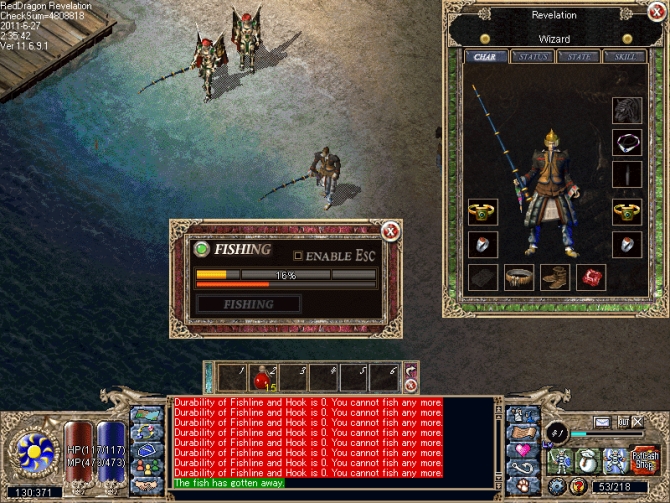The height and width of the screenshot is (503, 670).
Task: Open the mail envelope icon
Action: click(x=603, y=423)
